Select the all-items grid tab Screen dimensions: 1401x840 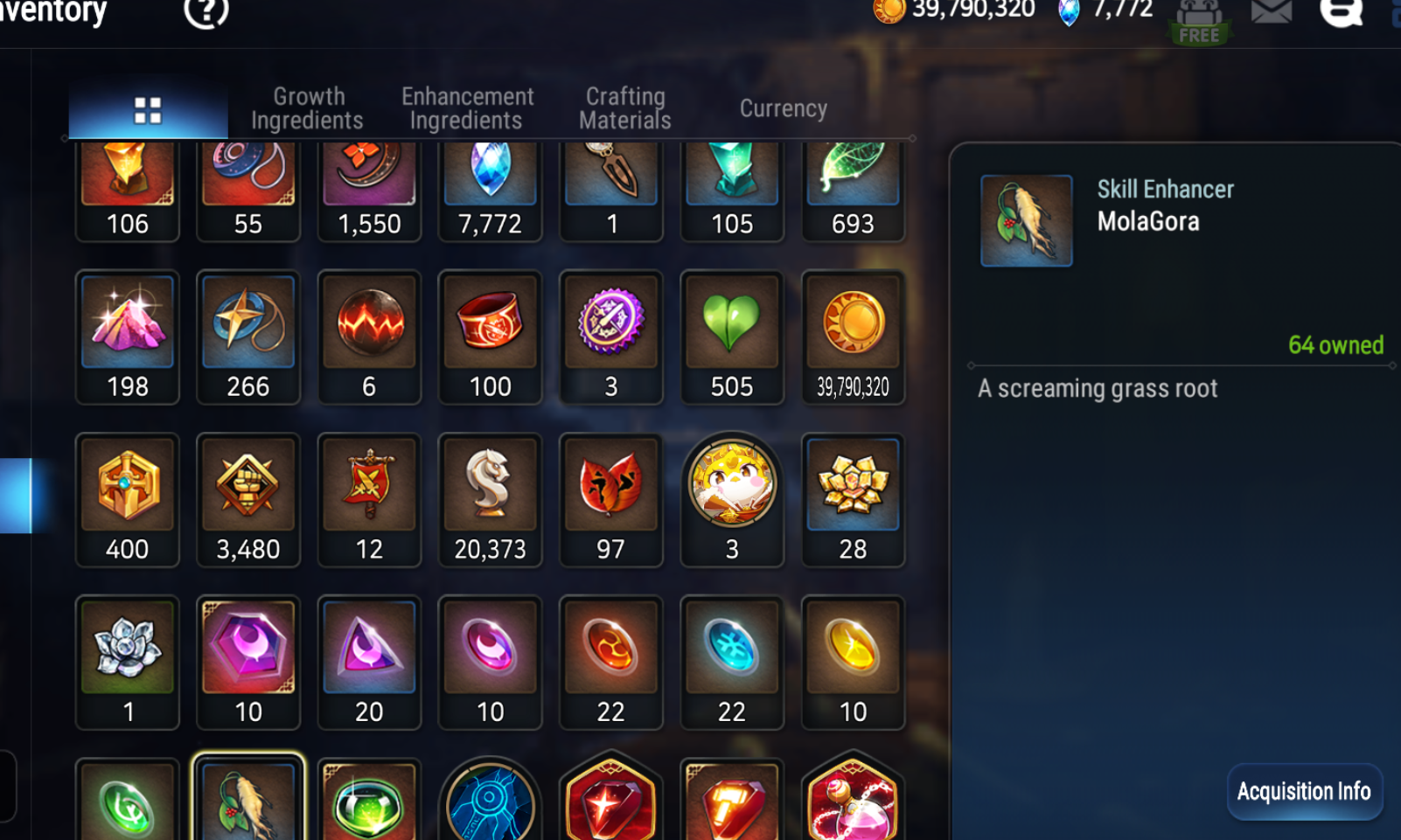click(x=148, y=110)
